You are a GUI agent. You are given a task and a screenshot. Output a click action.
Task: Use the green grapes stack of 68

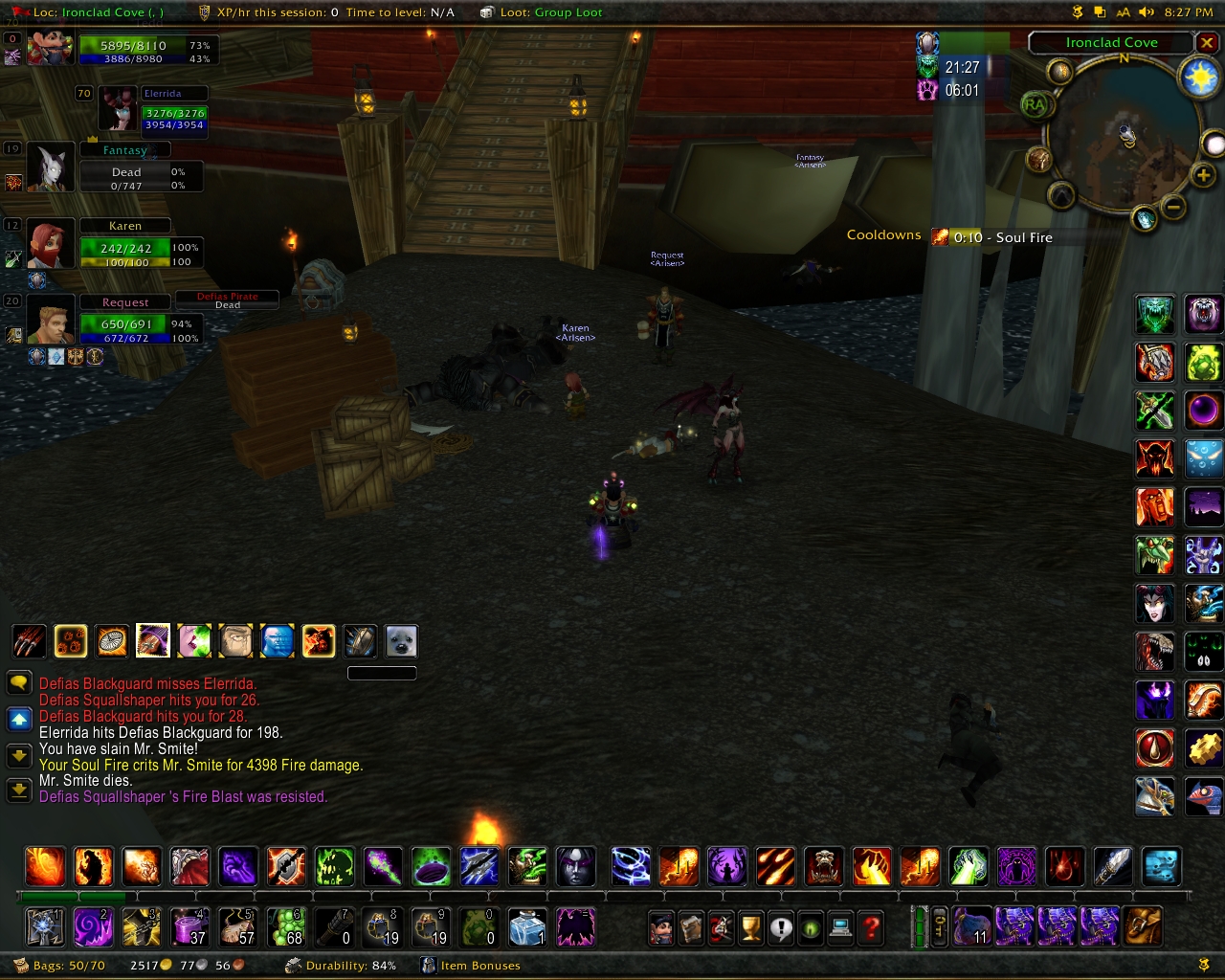click(x=285, y=926)
